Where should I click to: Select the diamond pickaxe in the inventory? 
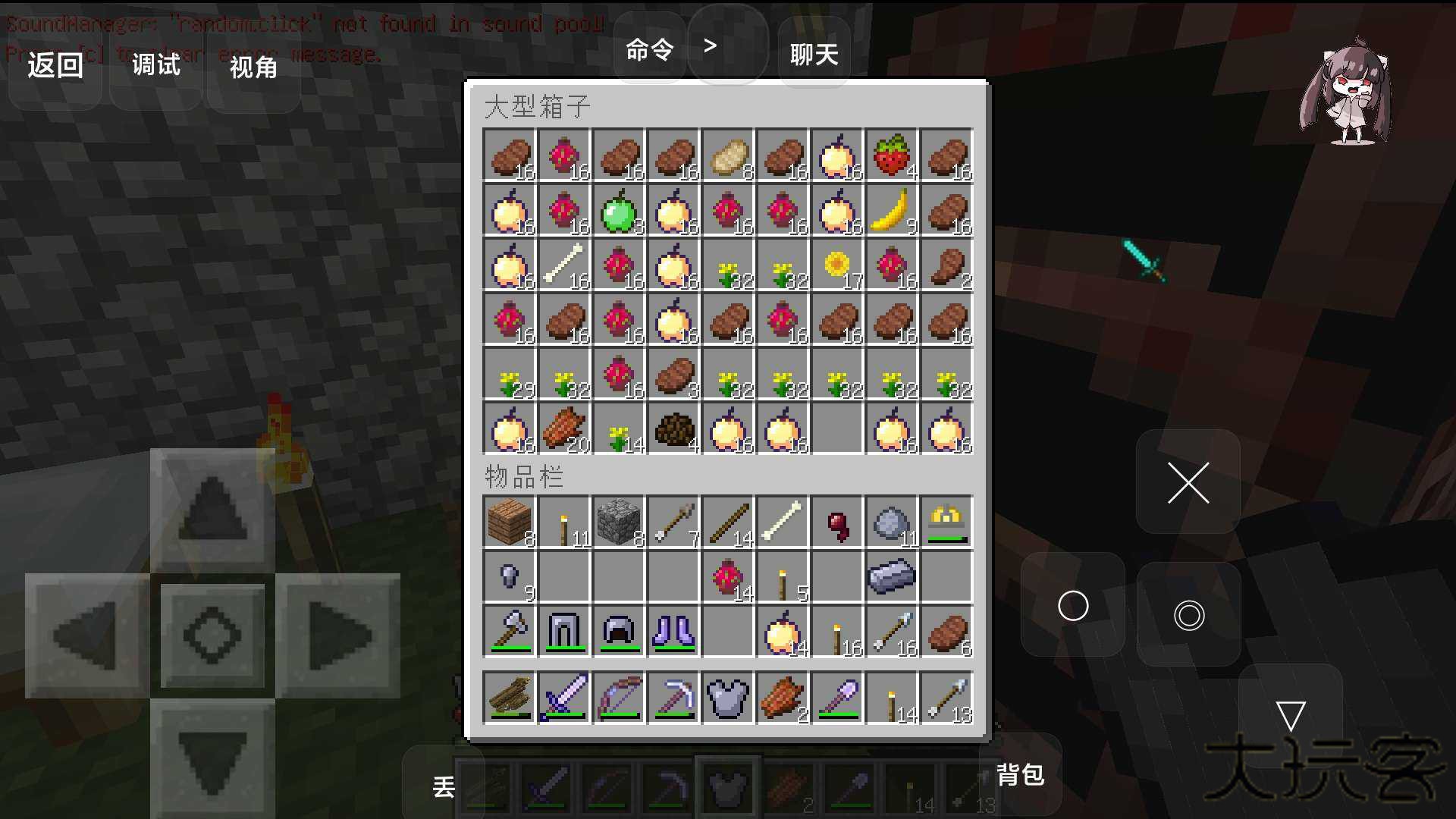click(x=673, y=696)
